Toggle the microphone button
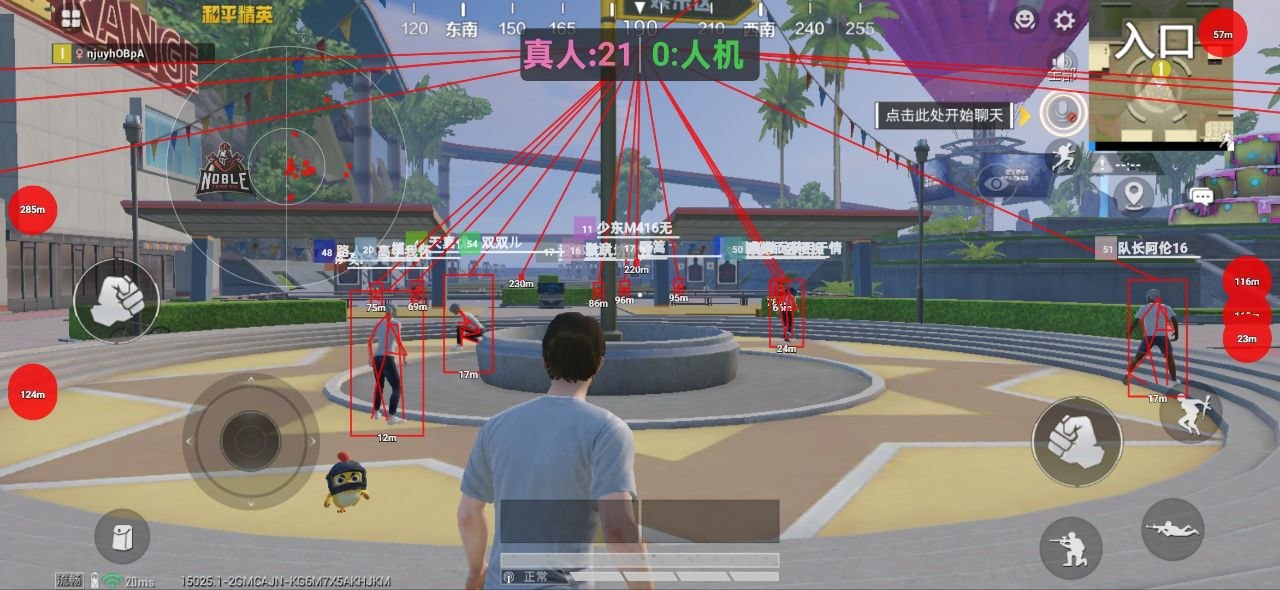The width and height of the screenshot is (1280, 590). coord(1062,111)
